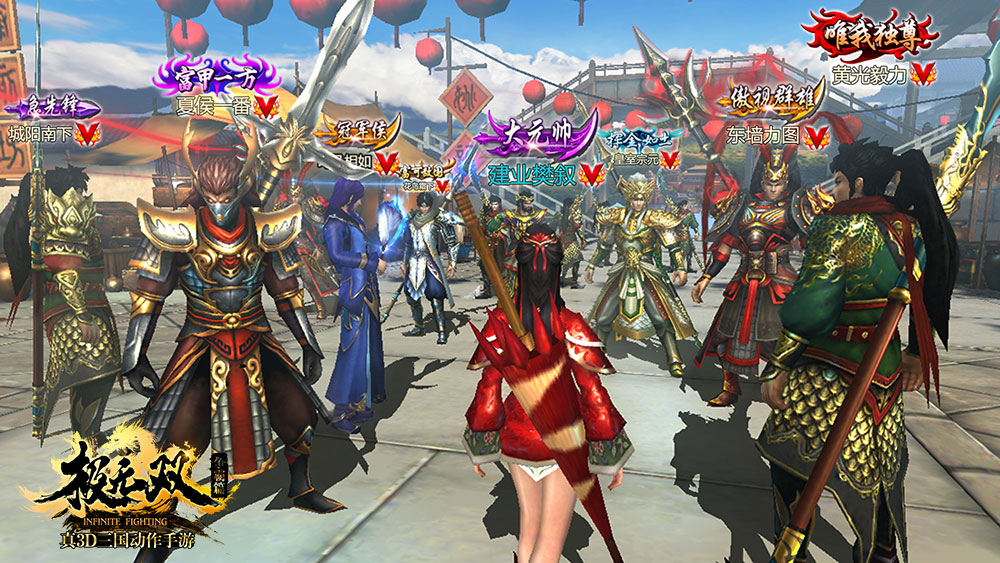The height and width of the screenshot is (563, 1000).
Task: Select player nameplate 夏侯一番
Action: click(x=212, y=106)
